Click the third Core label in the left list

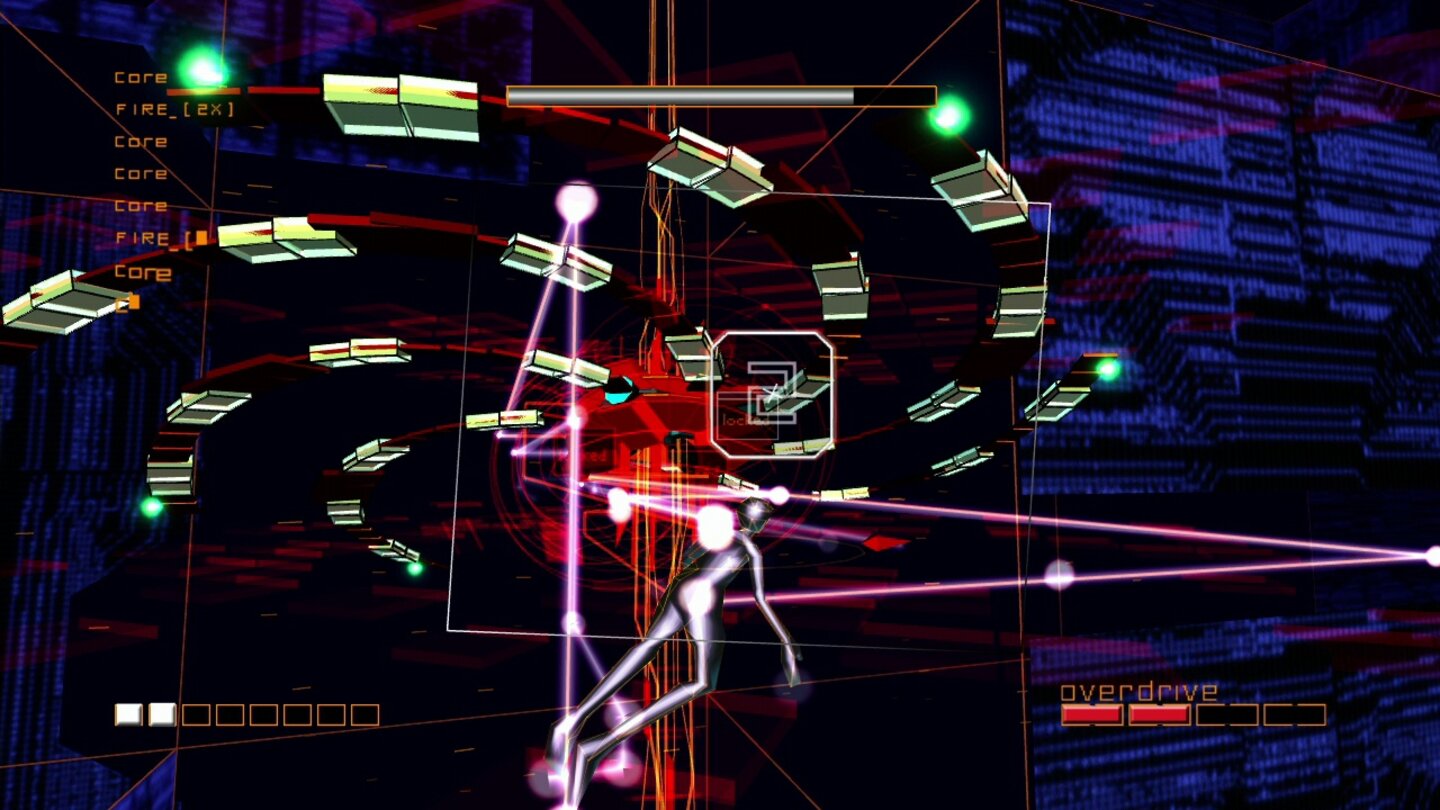(142, 174)
